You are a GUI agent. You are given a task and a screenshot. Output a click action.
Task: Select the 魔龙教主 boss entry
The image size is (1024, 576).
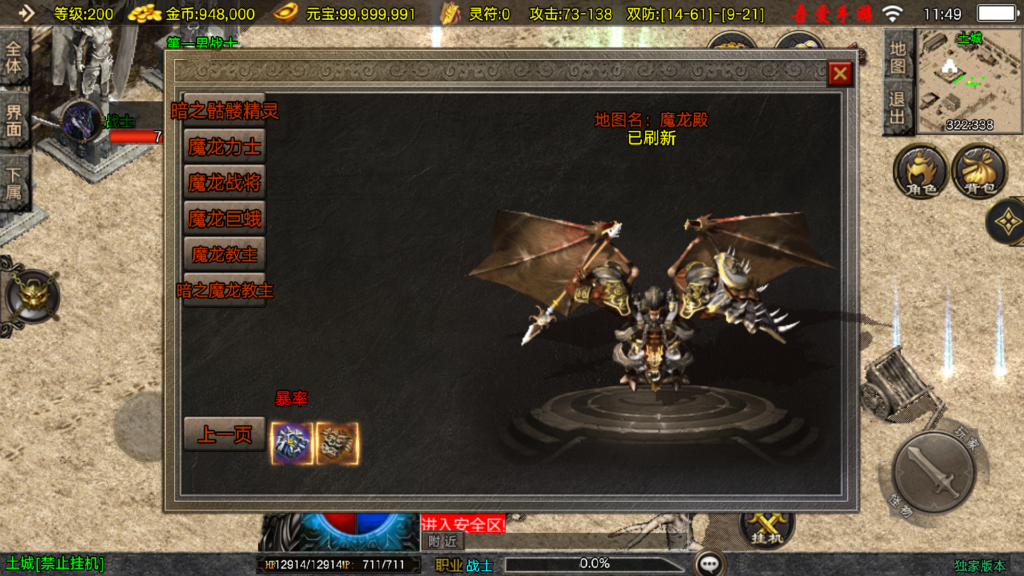(225, 254)
